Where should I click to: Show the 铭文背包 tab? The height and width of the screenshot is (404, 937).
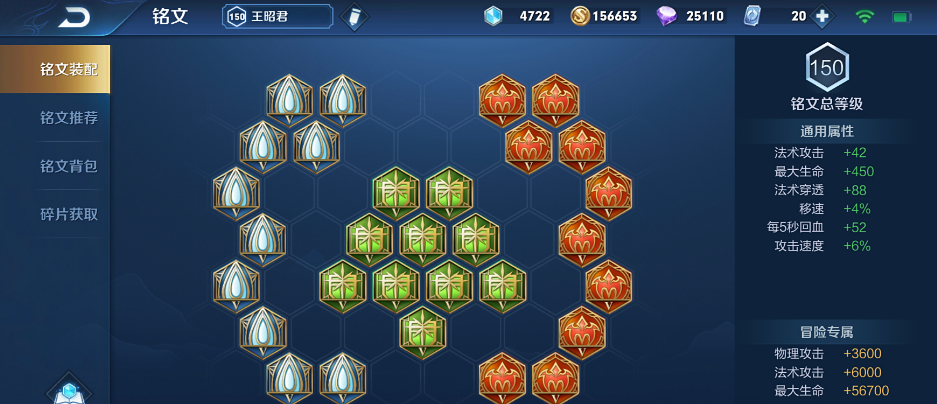[x=68, y=166]
